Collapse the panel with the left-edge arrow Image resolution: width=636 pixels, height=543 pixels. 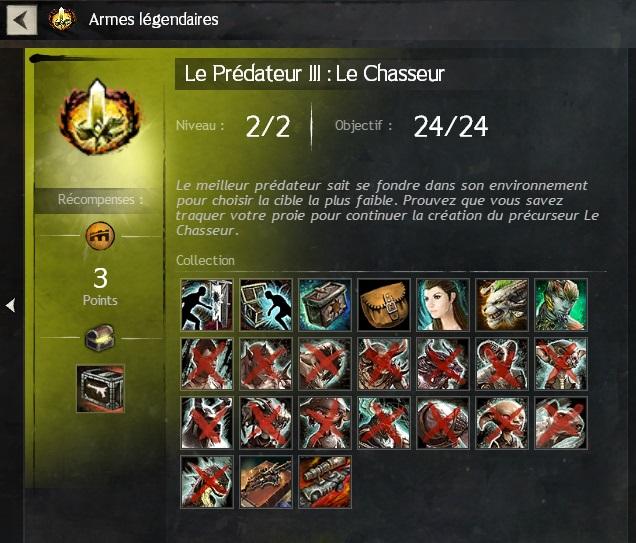(10, 305)
